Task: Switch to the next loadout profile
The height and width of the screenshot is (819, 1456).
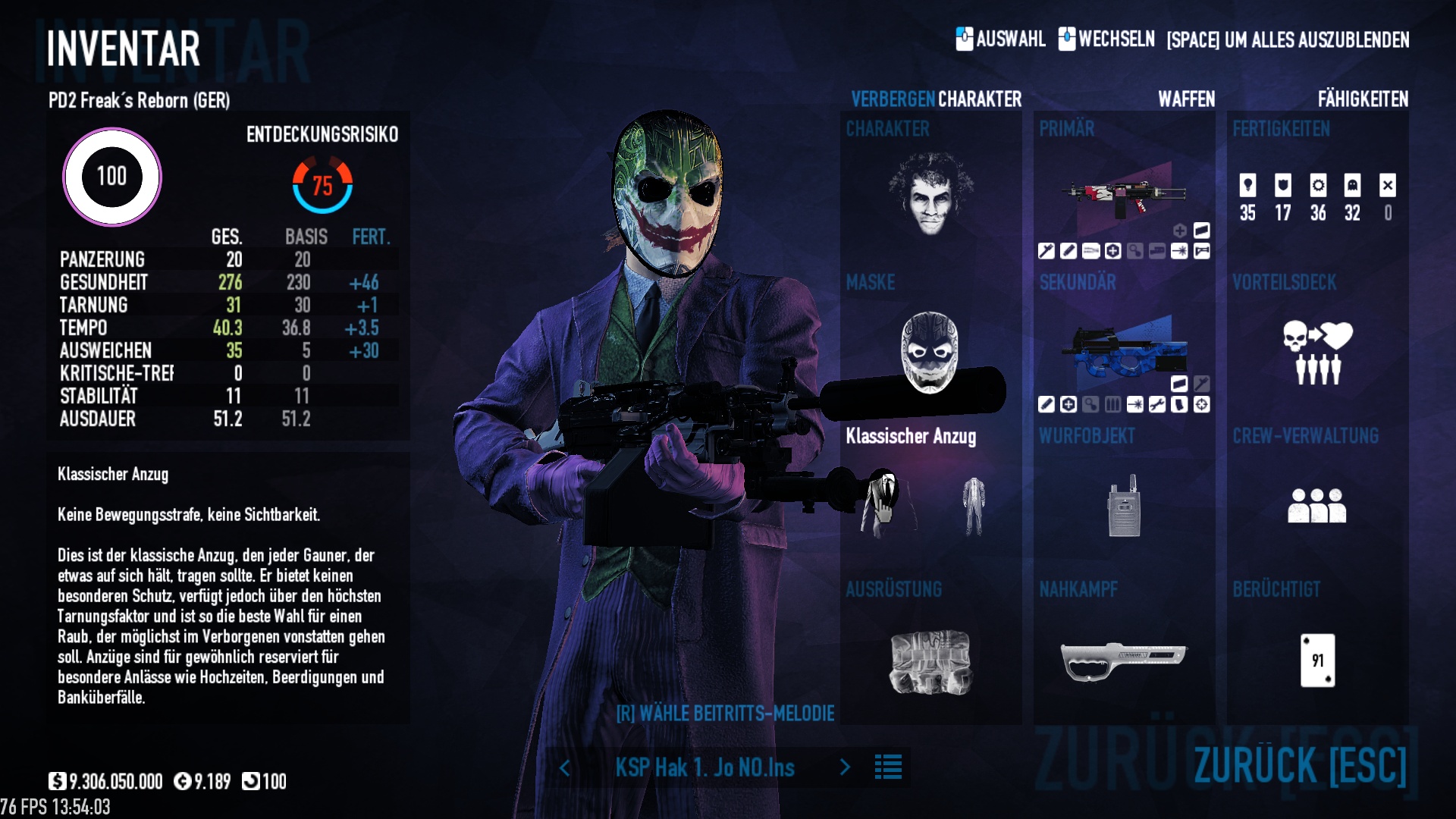Action: (845, 767)
